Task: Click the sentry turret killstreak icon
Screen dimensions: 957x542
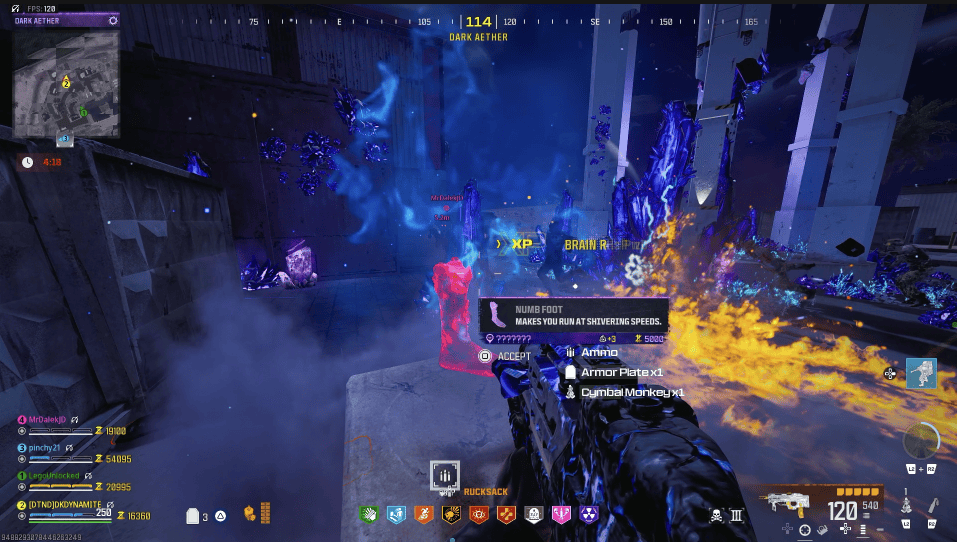Action: point(921,373)
